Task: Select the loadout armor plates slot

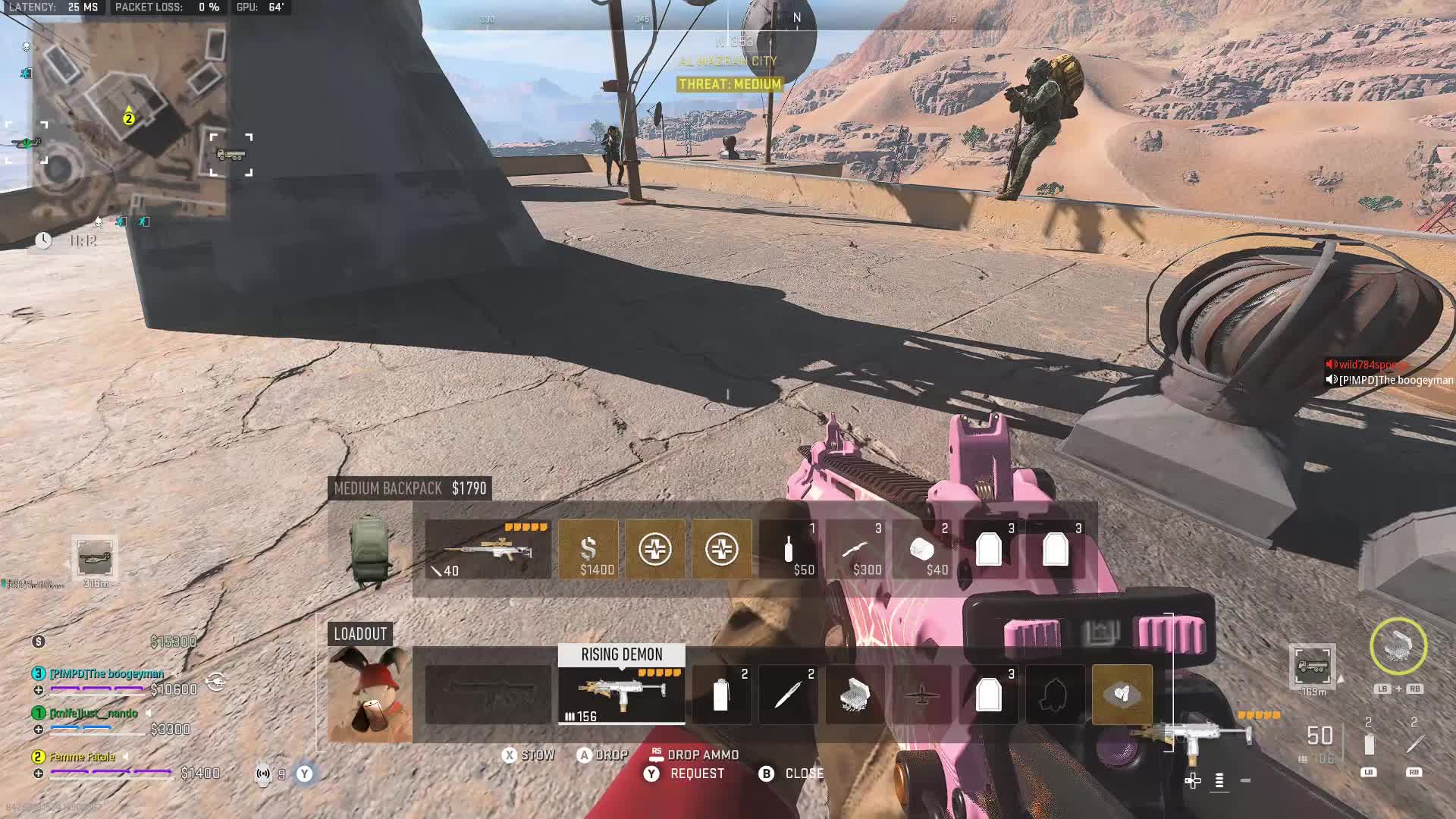Action: point(988,694)
